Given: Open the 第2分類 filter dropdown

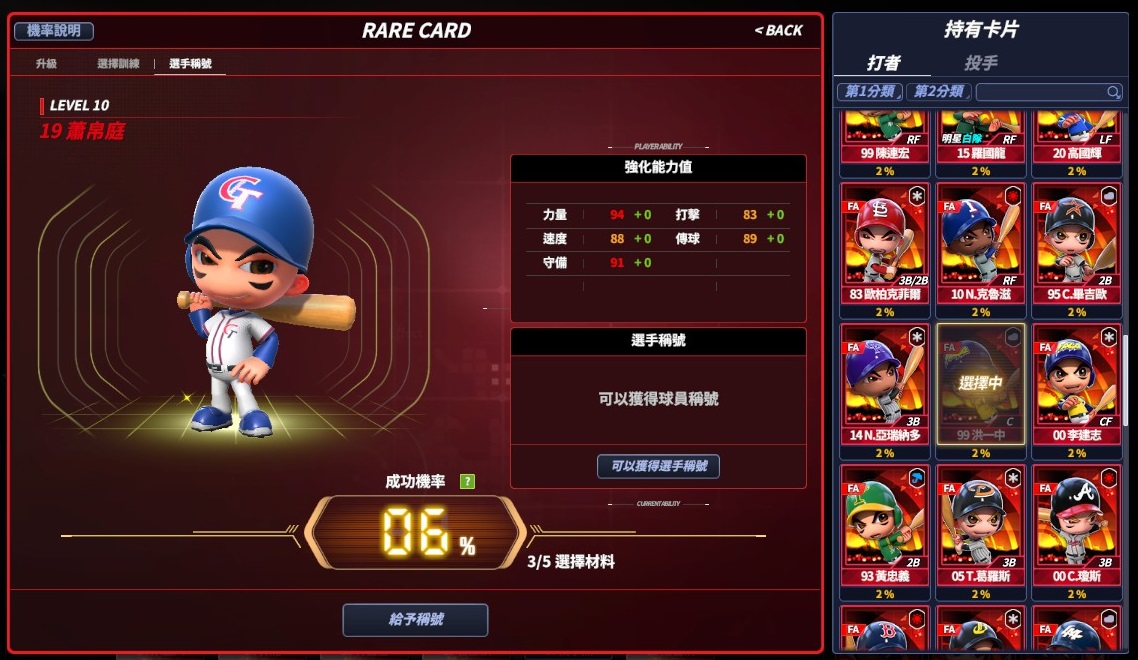Looking at the screenshot, I should pos(938,92).
